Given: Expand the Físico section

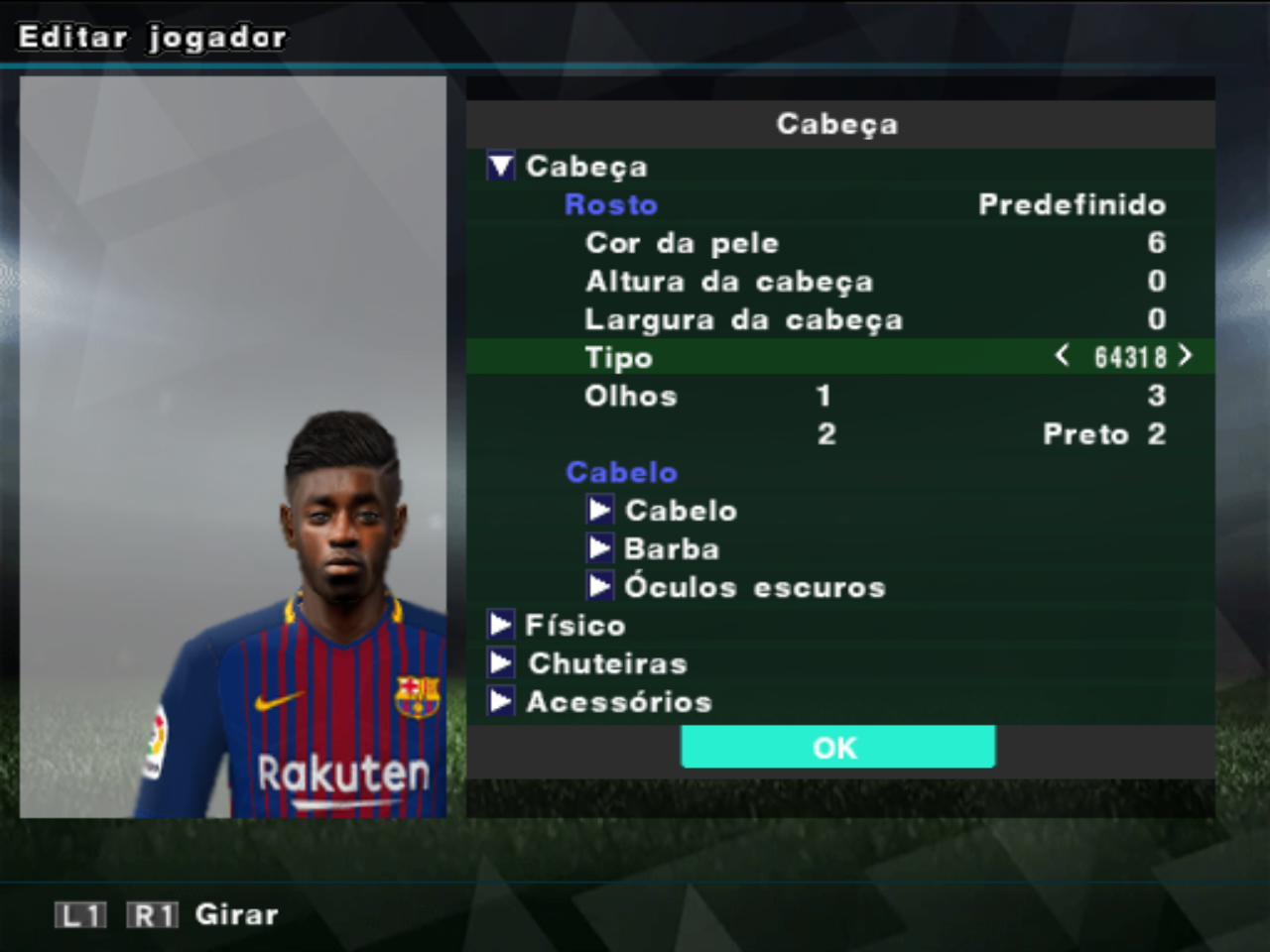Looking at the screenshot, I should tap(500, 625).
